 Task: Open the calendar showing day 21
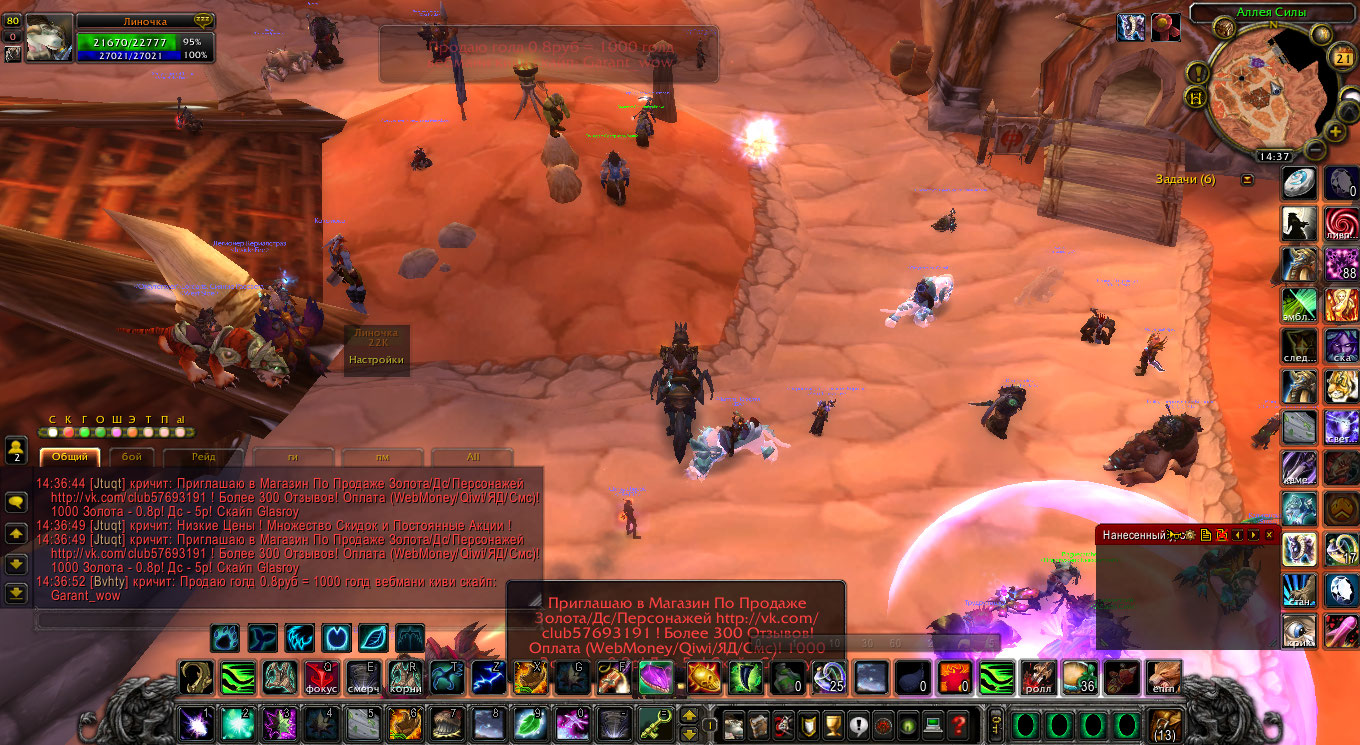pyautogui.click(x=1343, y=58)
